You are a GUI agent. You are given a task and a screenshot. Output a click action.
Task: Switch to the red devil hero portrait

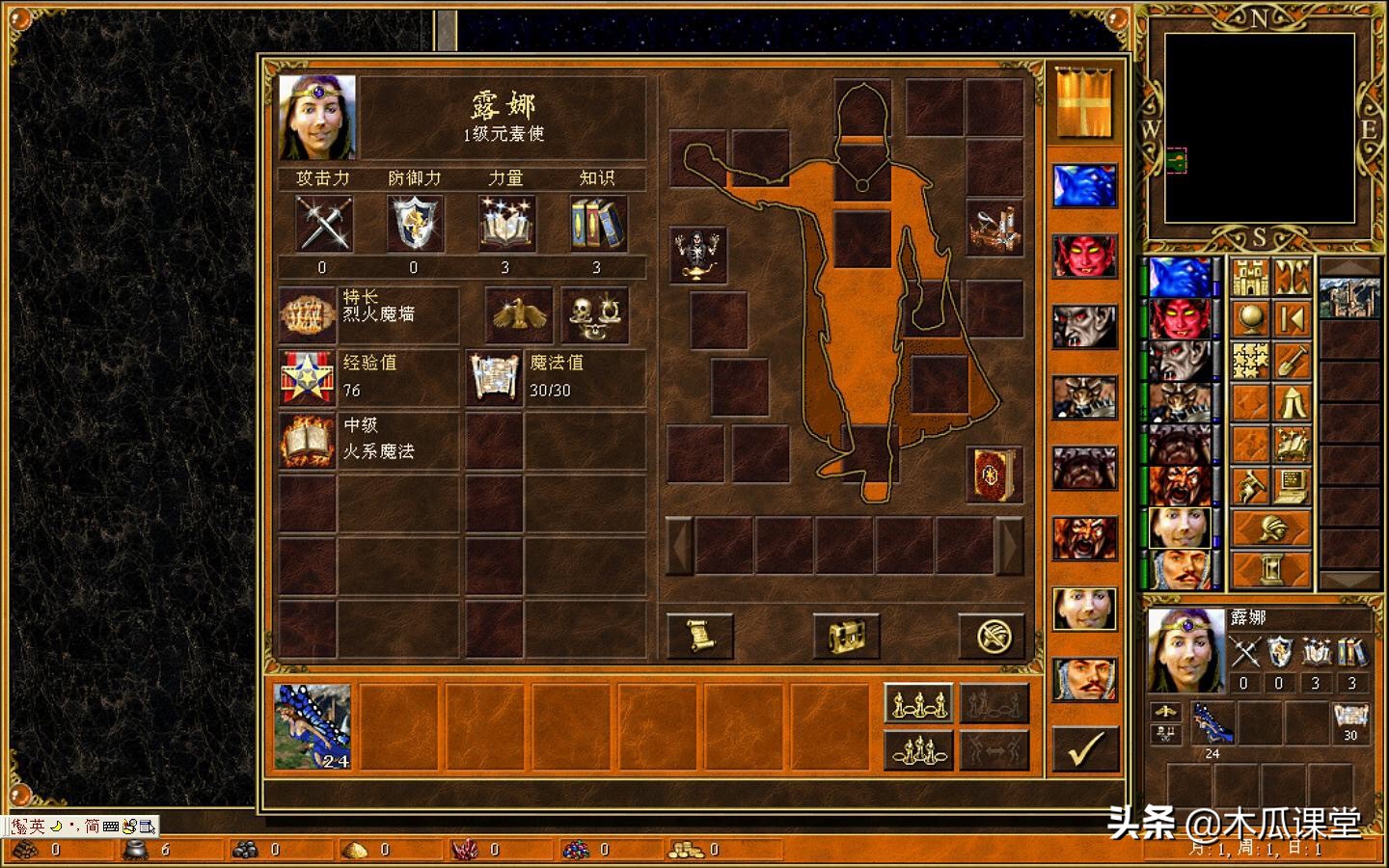click(1084, 256)
